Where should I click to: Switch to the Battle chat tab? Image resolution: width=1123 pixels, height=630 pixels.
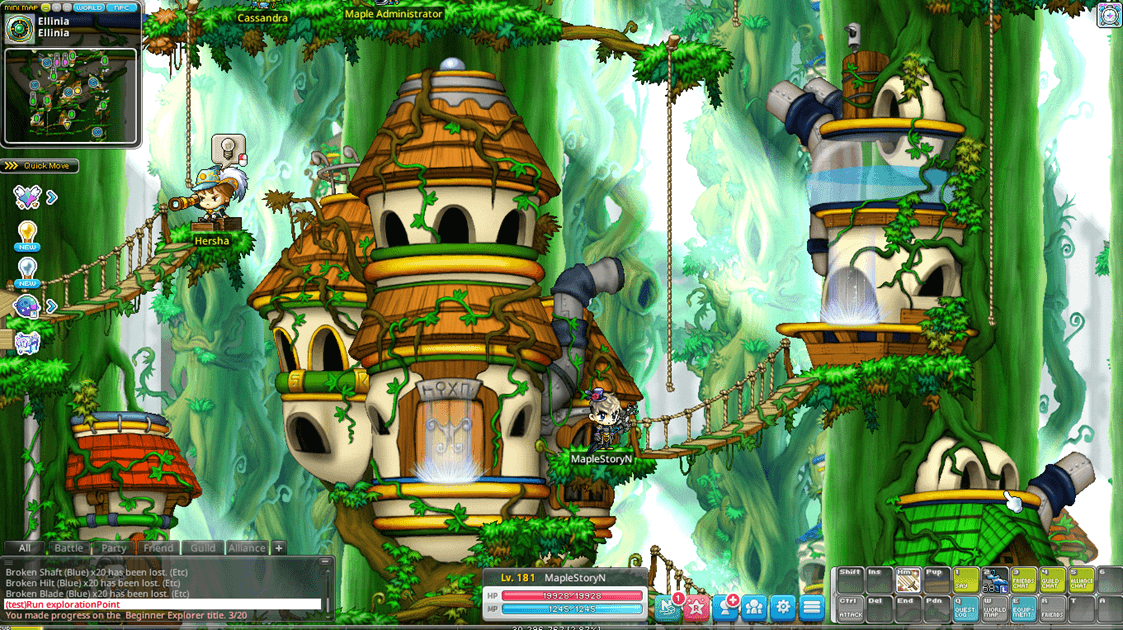tap(69, 548)
